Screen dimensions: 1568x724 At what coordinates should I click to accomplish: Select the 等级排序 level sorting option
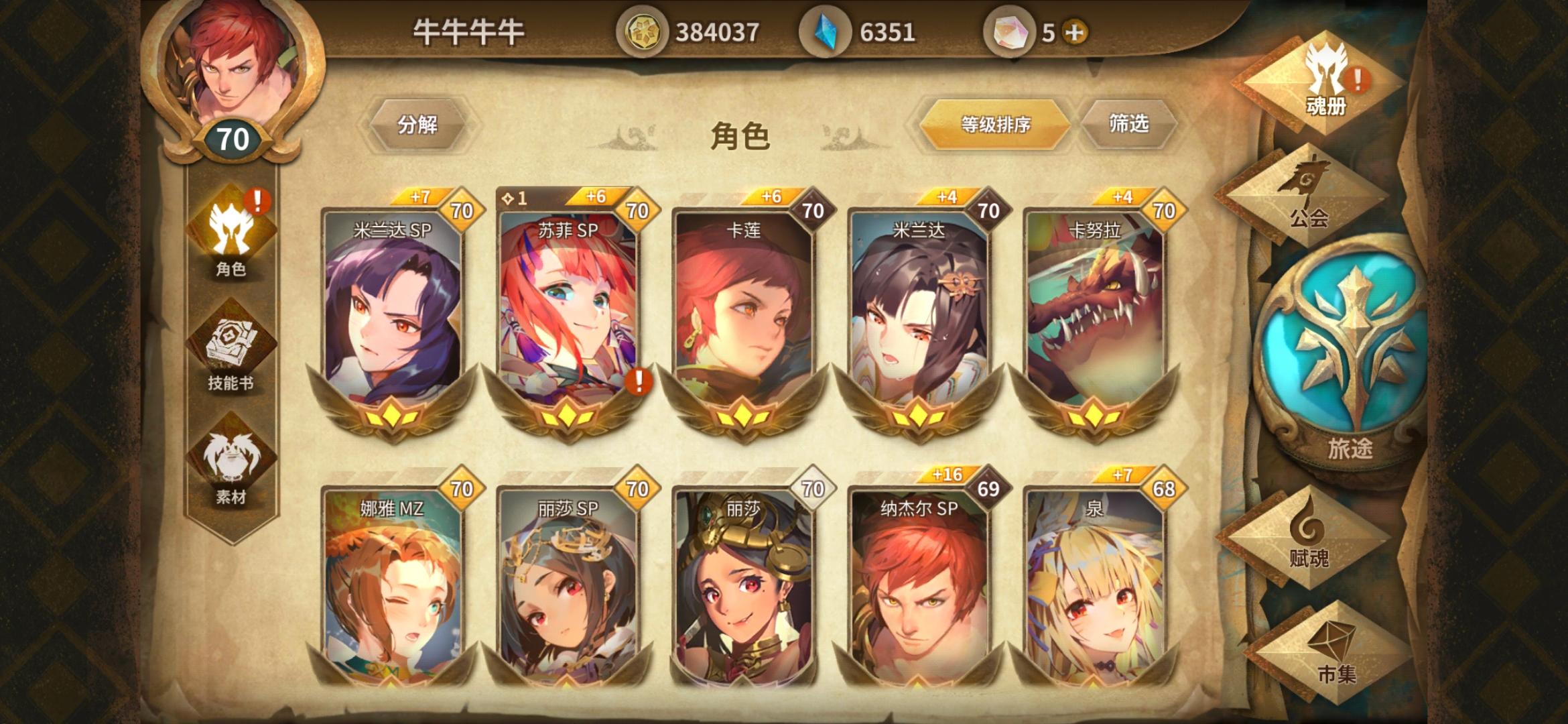(x=994, y=123)
